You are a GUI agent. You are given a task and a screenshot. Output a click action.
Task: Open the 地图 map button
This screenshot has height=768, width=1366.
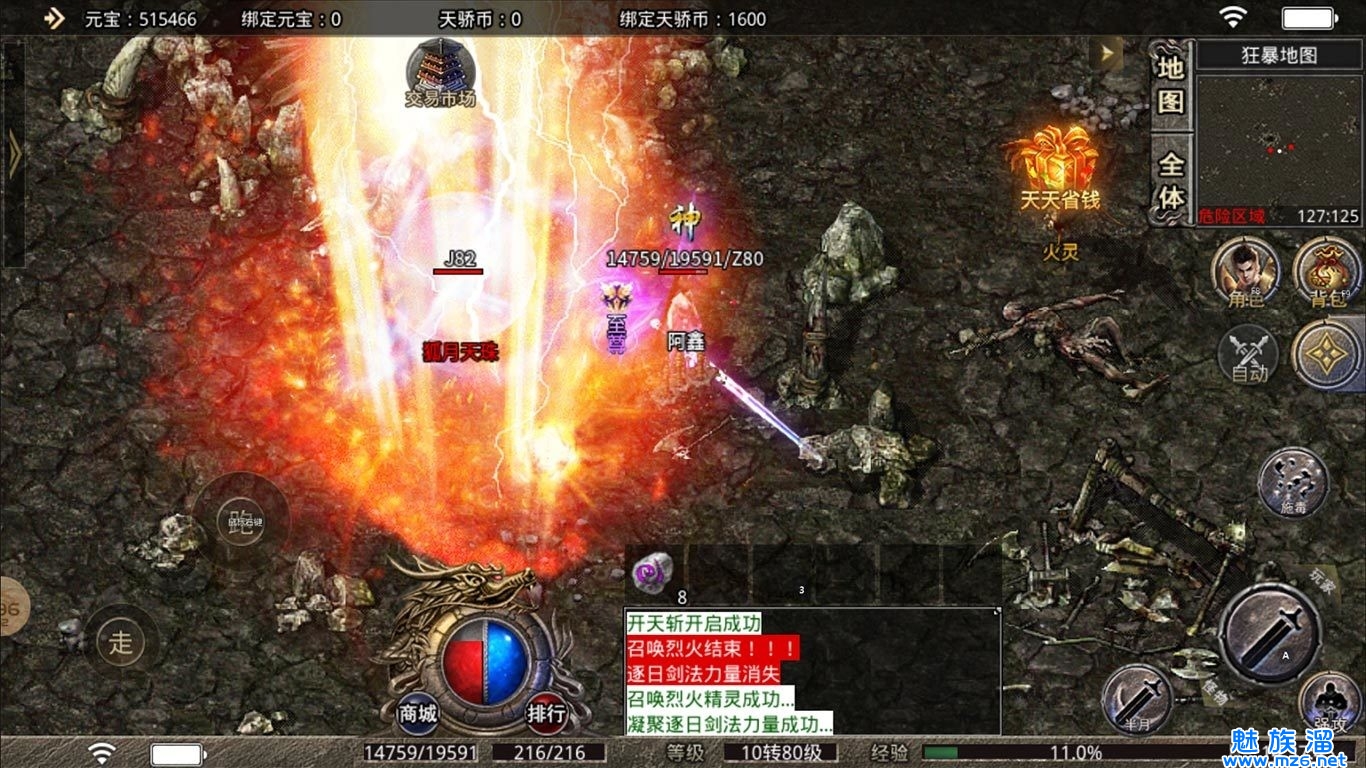click(x=1171, y=84)
